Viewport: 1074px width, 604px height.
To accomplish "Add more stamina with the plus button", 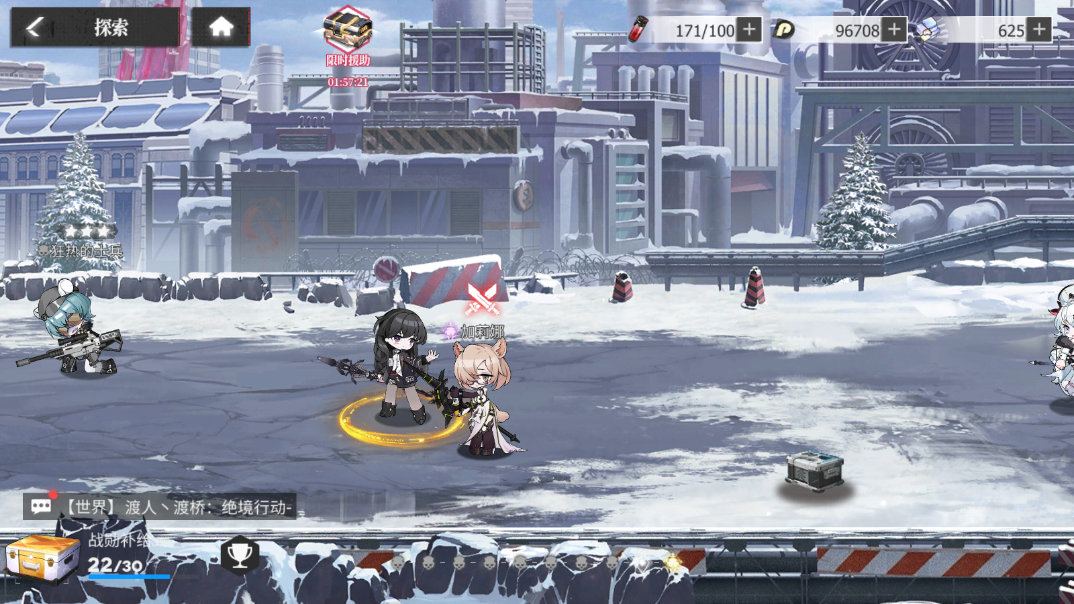I will pos(749,30).
